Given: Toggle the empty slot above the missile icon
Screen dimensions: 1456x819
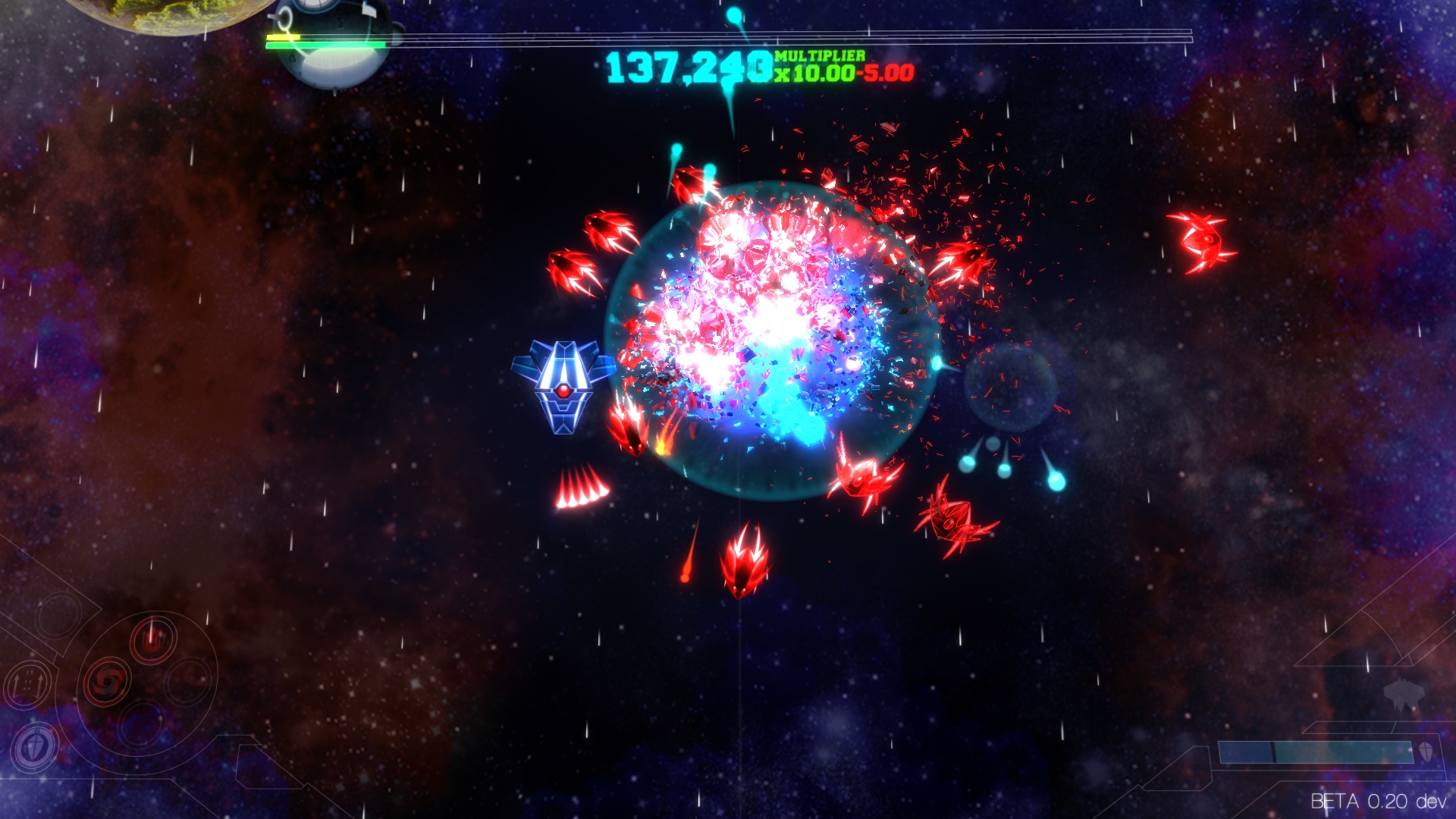Looking at the screenshot, I should [x=59, y=617].
